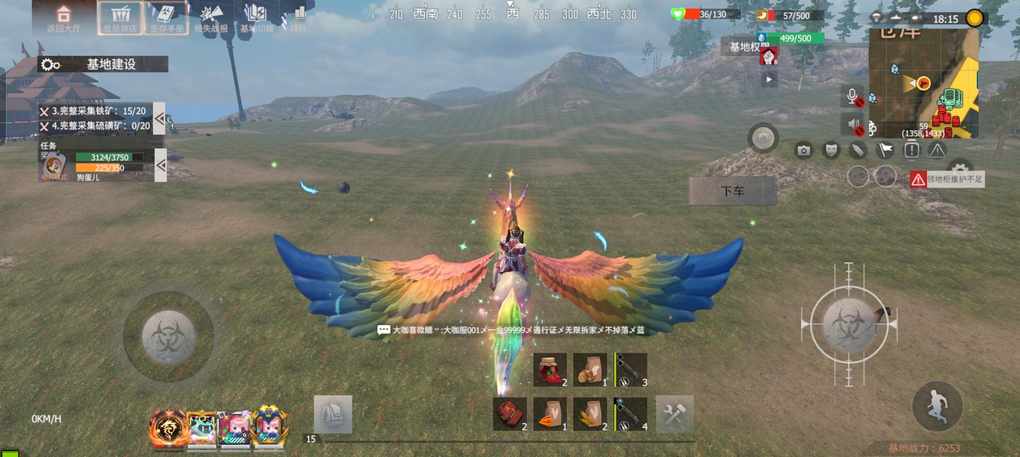1020x457 pixels.
Task: Click the fire dragon emblem avatar
Action: tap(167, 428)
